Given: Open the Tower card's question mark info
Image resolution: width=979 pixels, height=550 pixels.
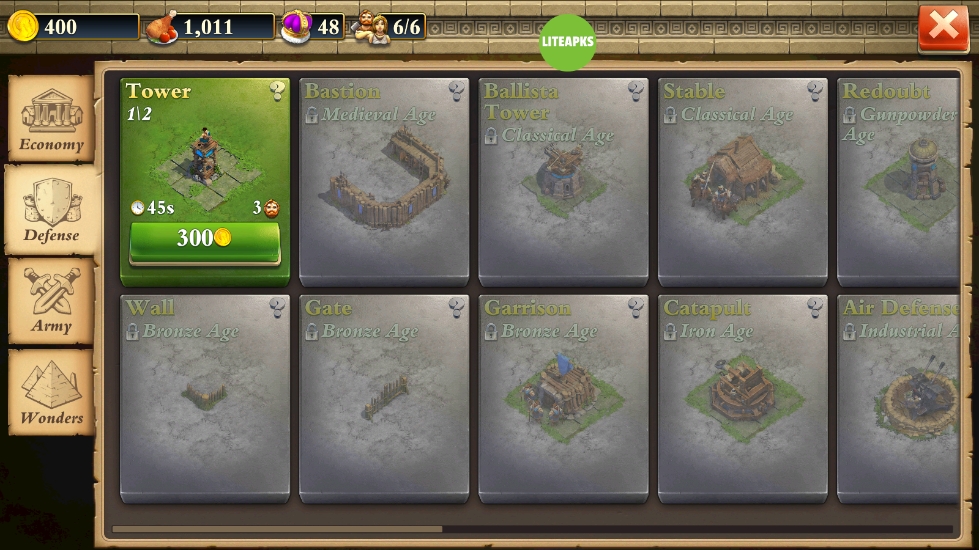Looking at the screenshot, I should point(277,92).
